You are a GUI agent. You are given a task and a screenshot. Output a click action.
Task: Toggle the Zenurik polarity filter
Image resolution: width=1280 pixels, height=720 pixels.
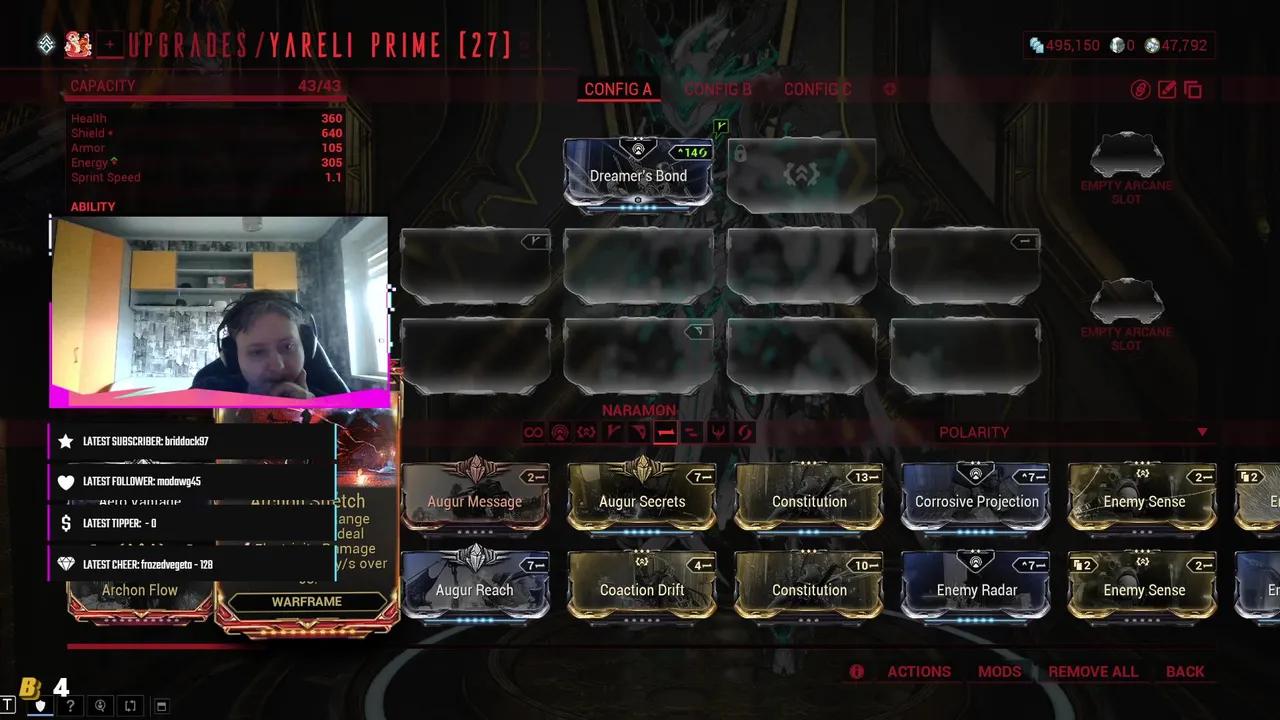click(692, 431)
